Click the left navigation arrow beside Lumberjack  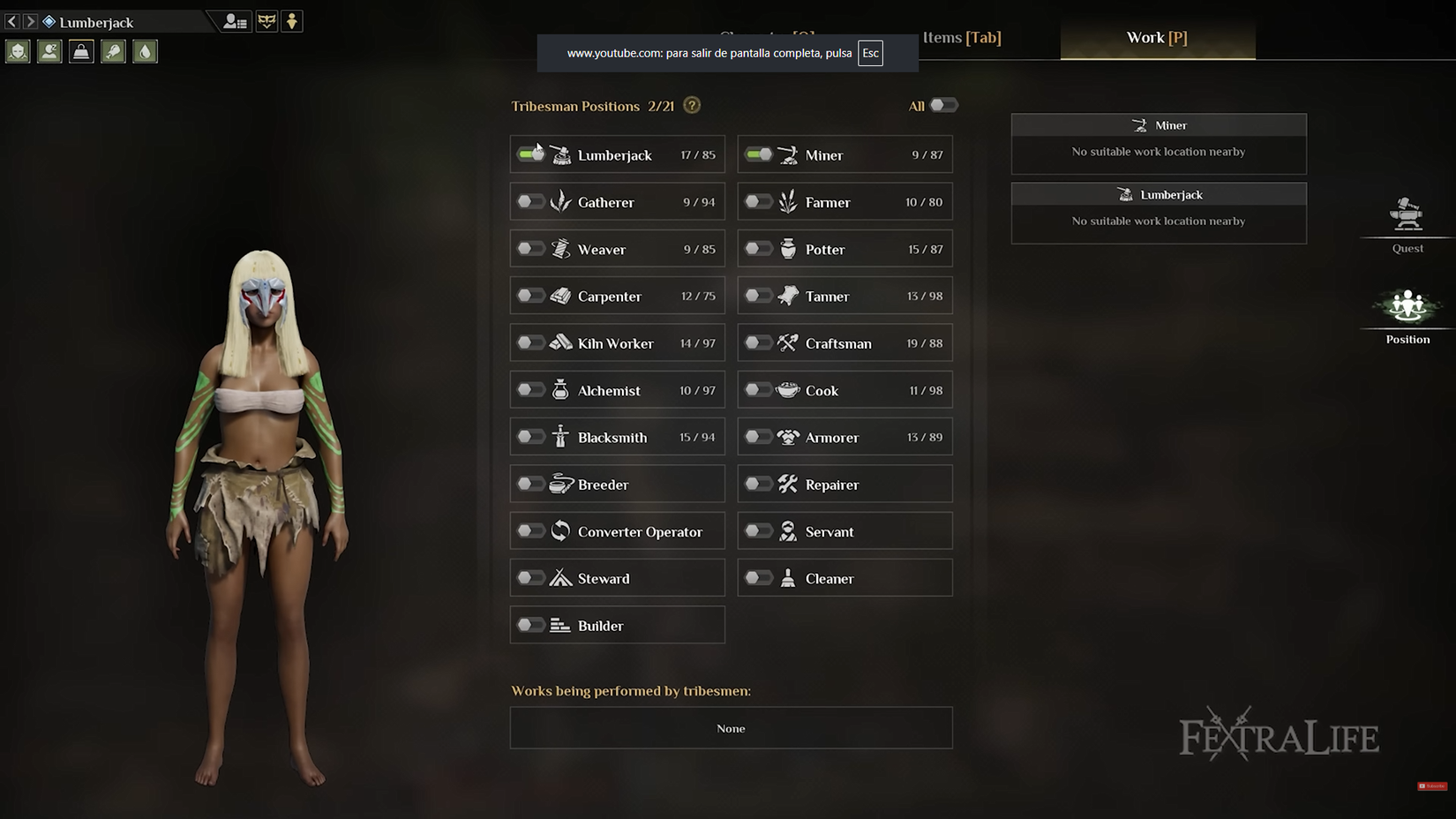[x=11, y=20]
